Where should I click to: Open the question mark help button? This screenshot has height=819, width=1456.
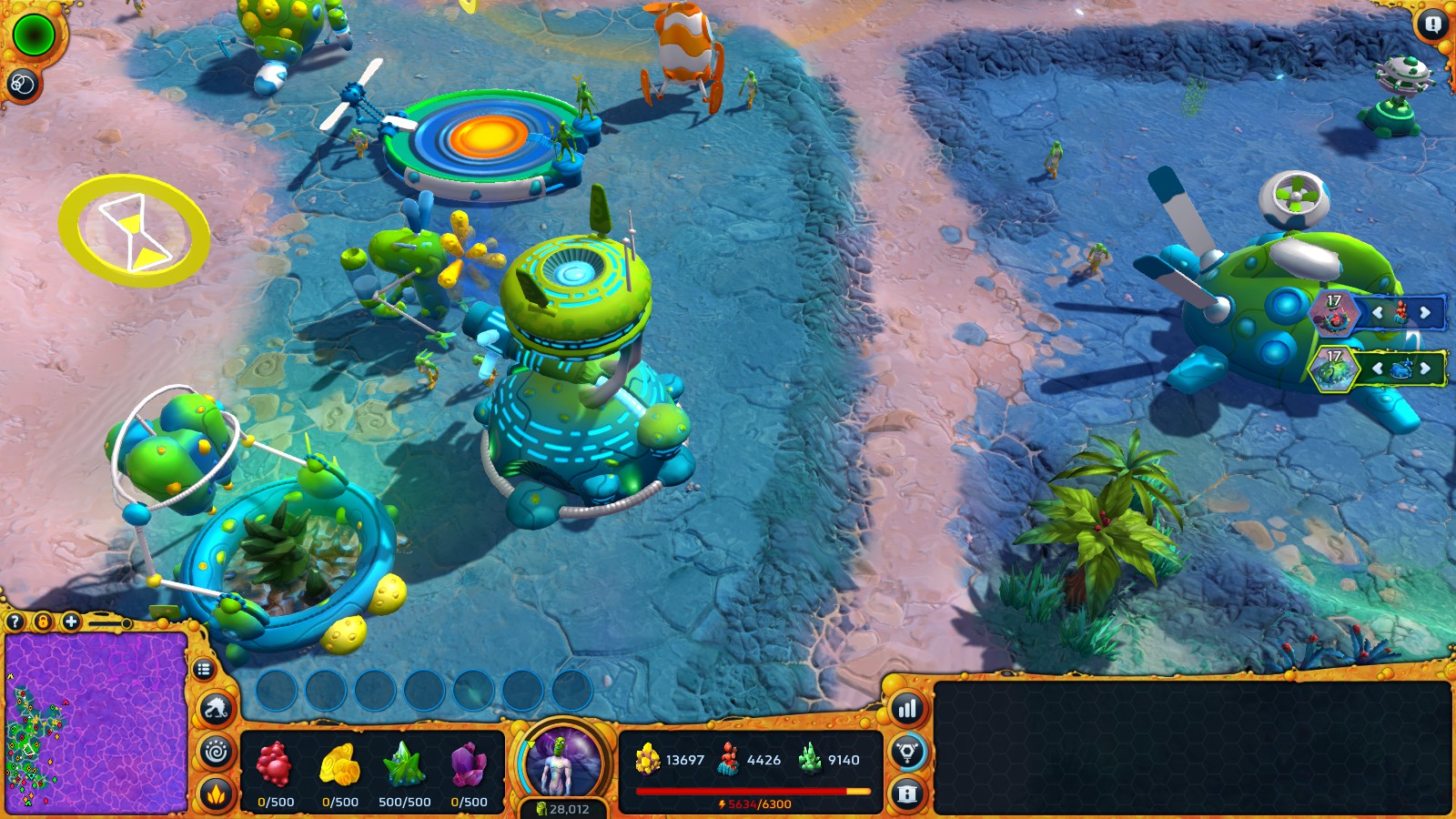point(15,622)
